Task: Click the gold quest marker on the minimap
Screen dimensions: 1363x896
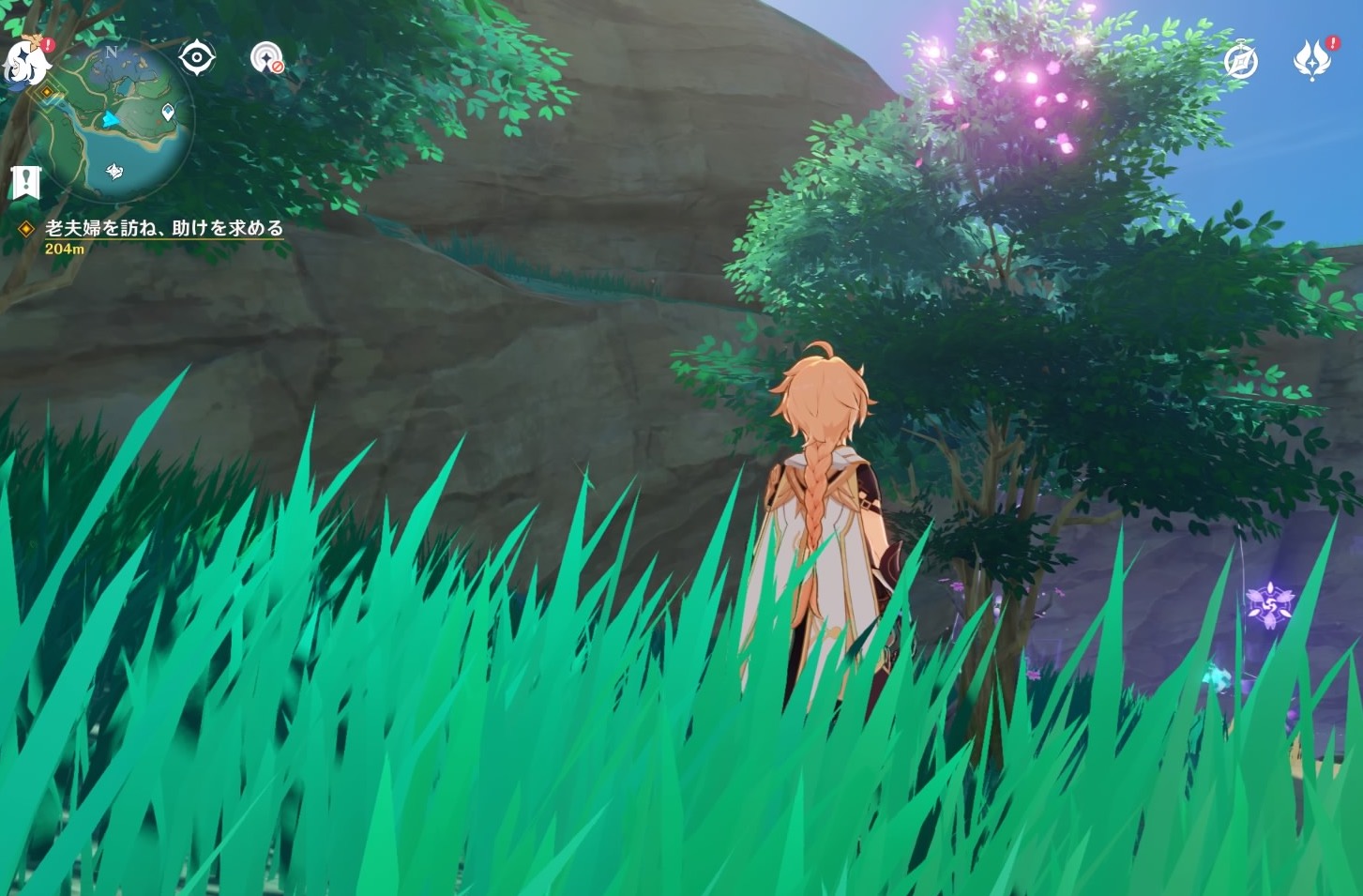Action: click(46, 91)
